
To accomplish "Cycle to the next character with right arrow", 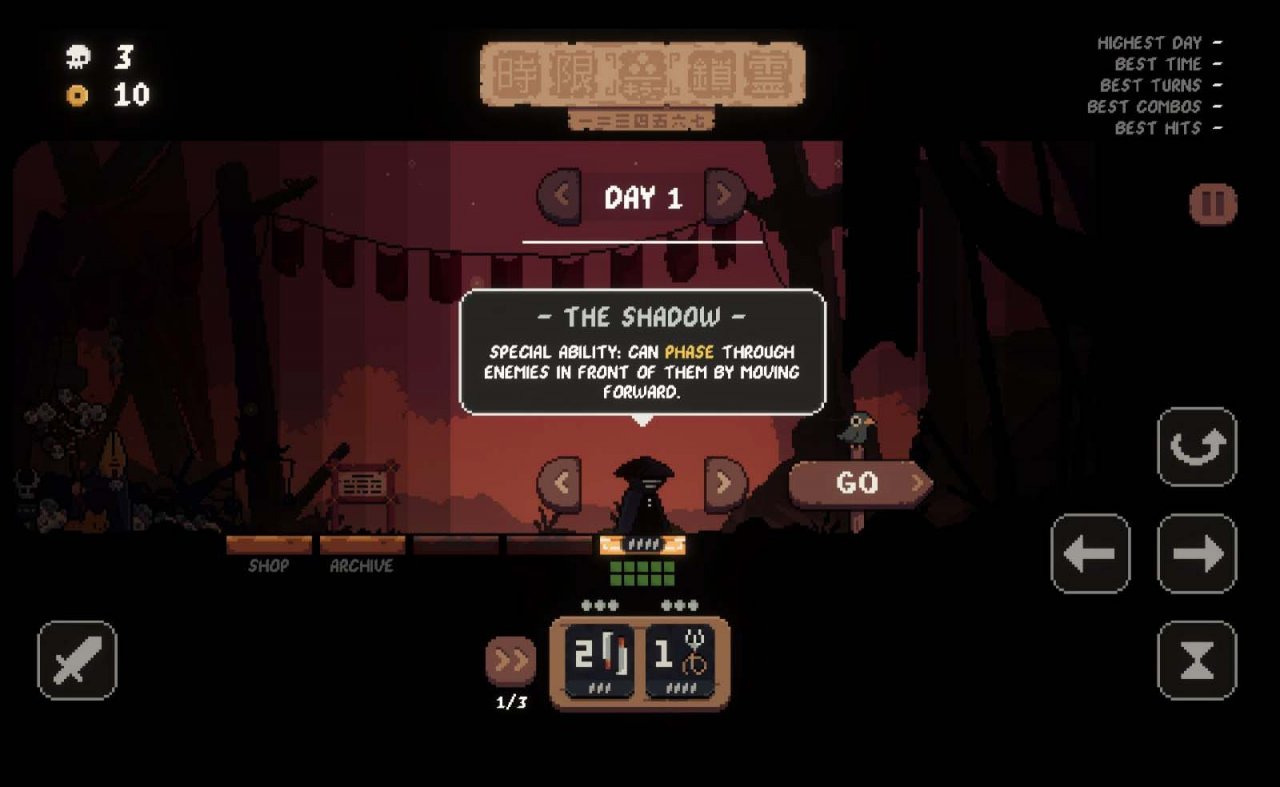I will coord(722,483).
